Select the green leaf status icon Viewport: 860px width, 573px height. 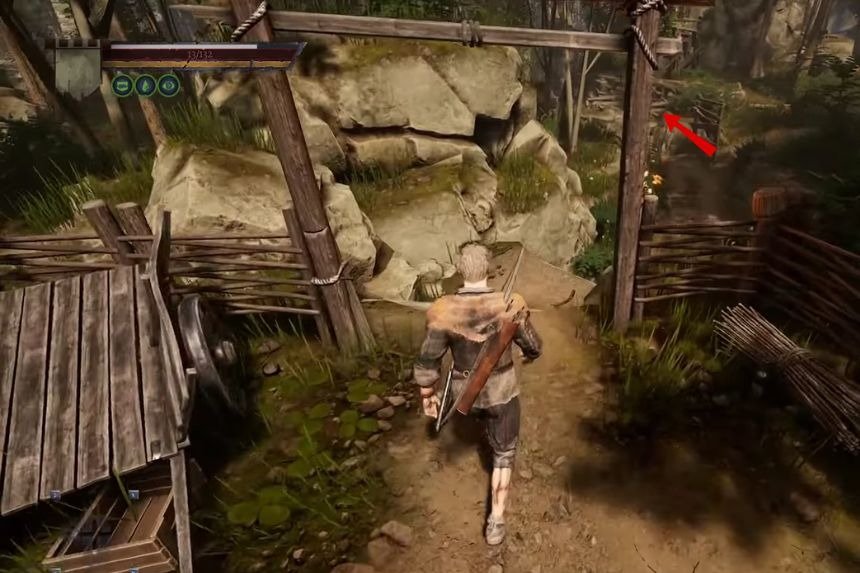pos(145,86)
